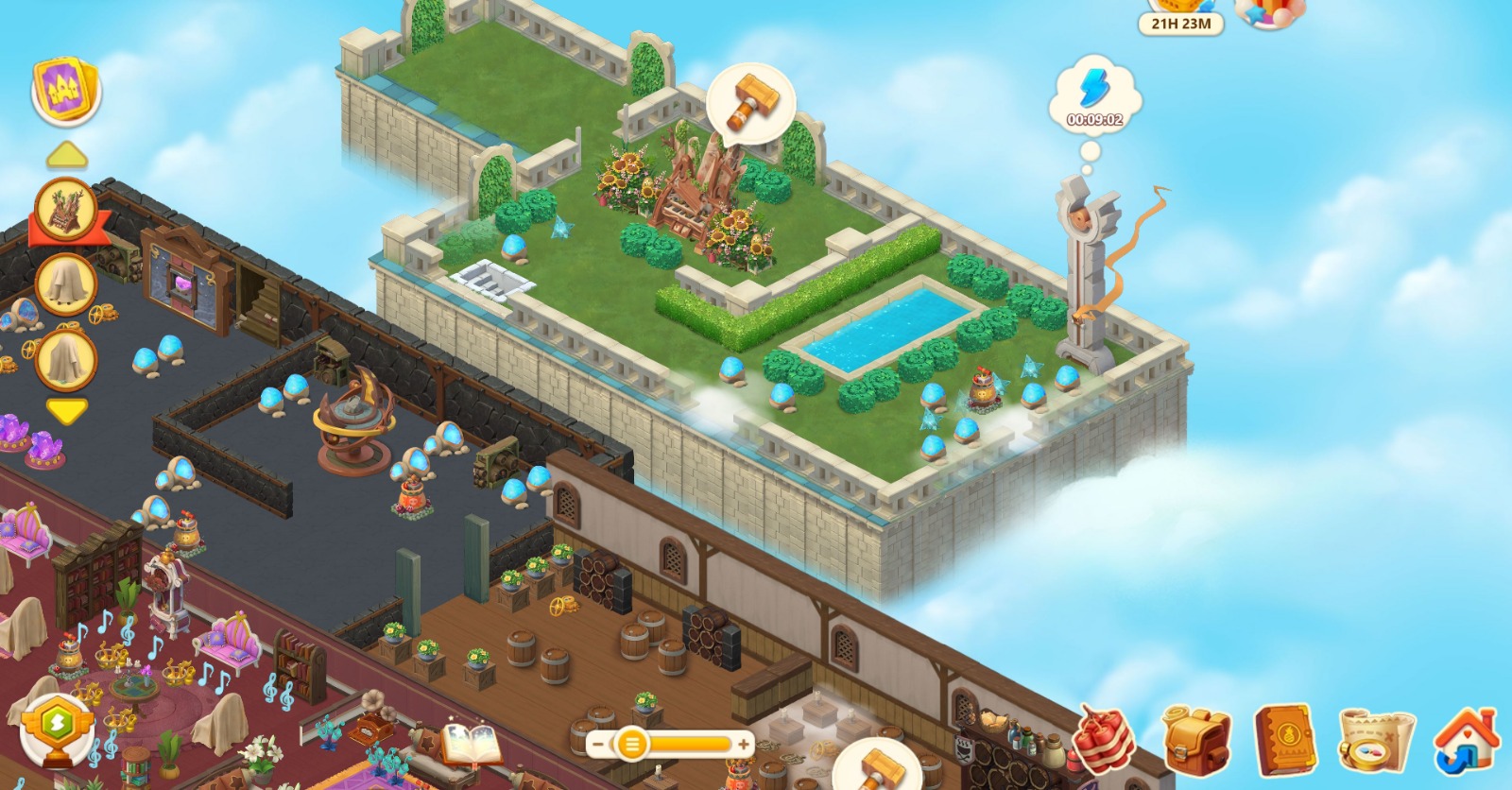Open the castle cards collection
This screenshot has height=790, width=1512.
coord(66,91)
